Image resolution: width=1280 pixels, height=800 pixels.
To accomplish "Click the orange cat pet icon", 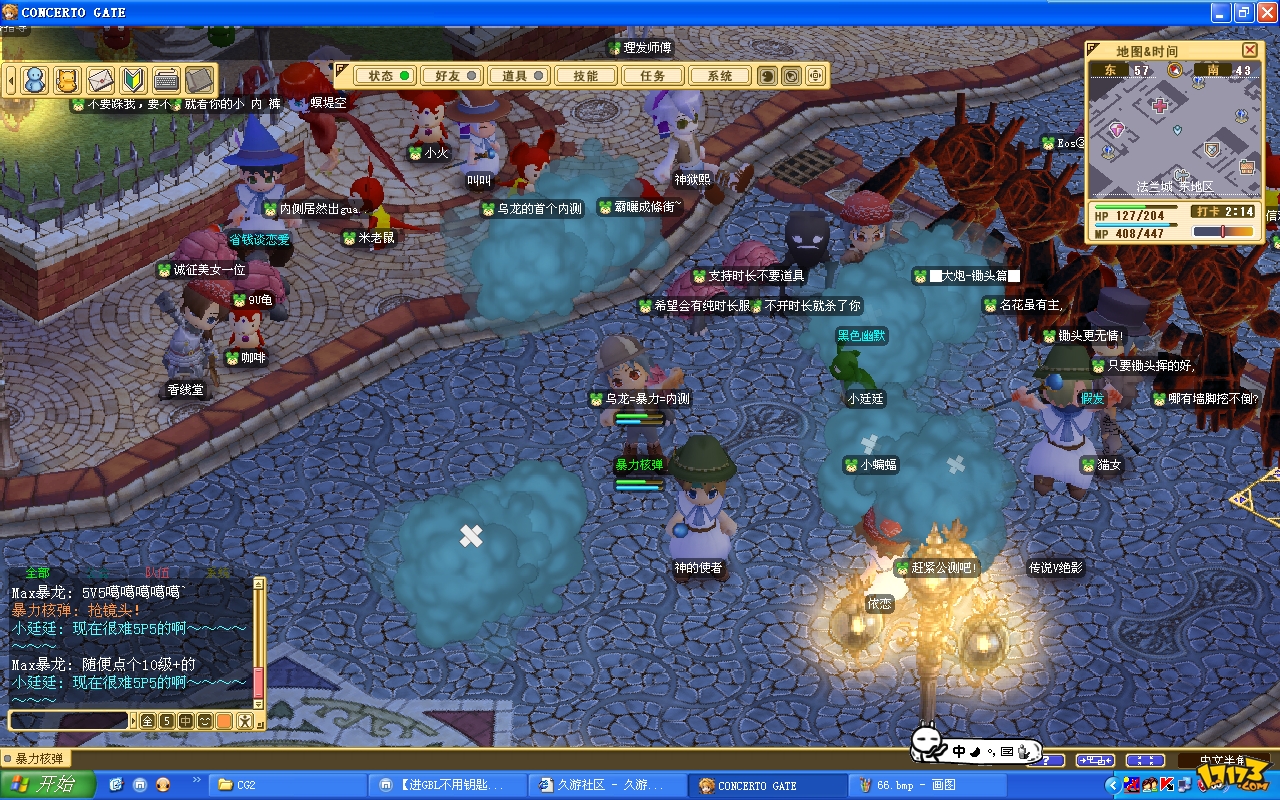I will tap(67, 80).
